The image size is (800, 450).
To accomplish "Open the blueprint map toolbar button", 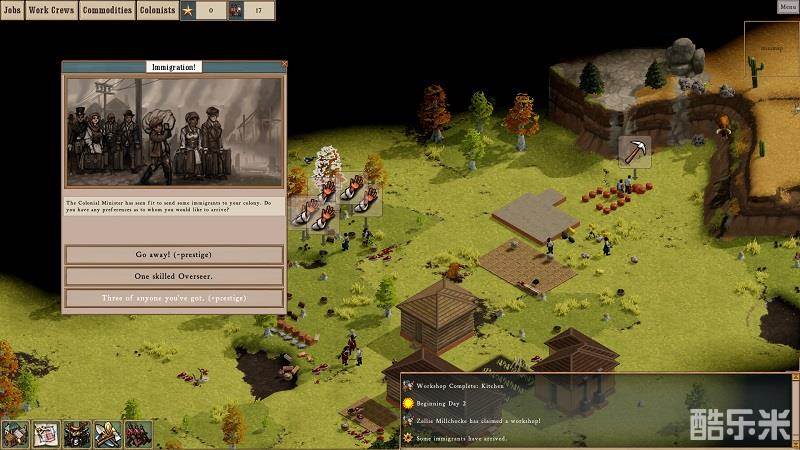I will click(45, 435).
